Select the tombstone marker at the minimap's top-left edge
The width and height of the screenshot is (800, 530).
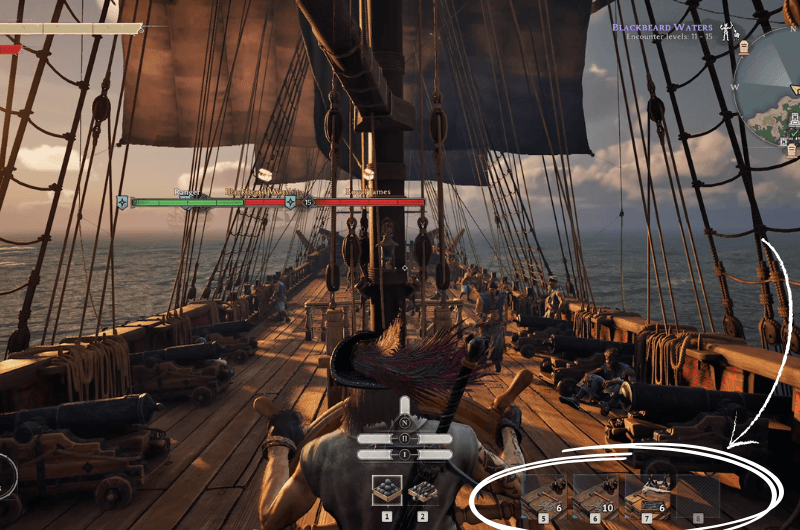point(745,46)
